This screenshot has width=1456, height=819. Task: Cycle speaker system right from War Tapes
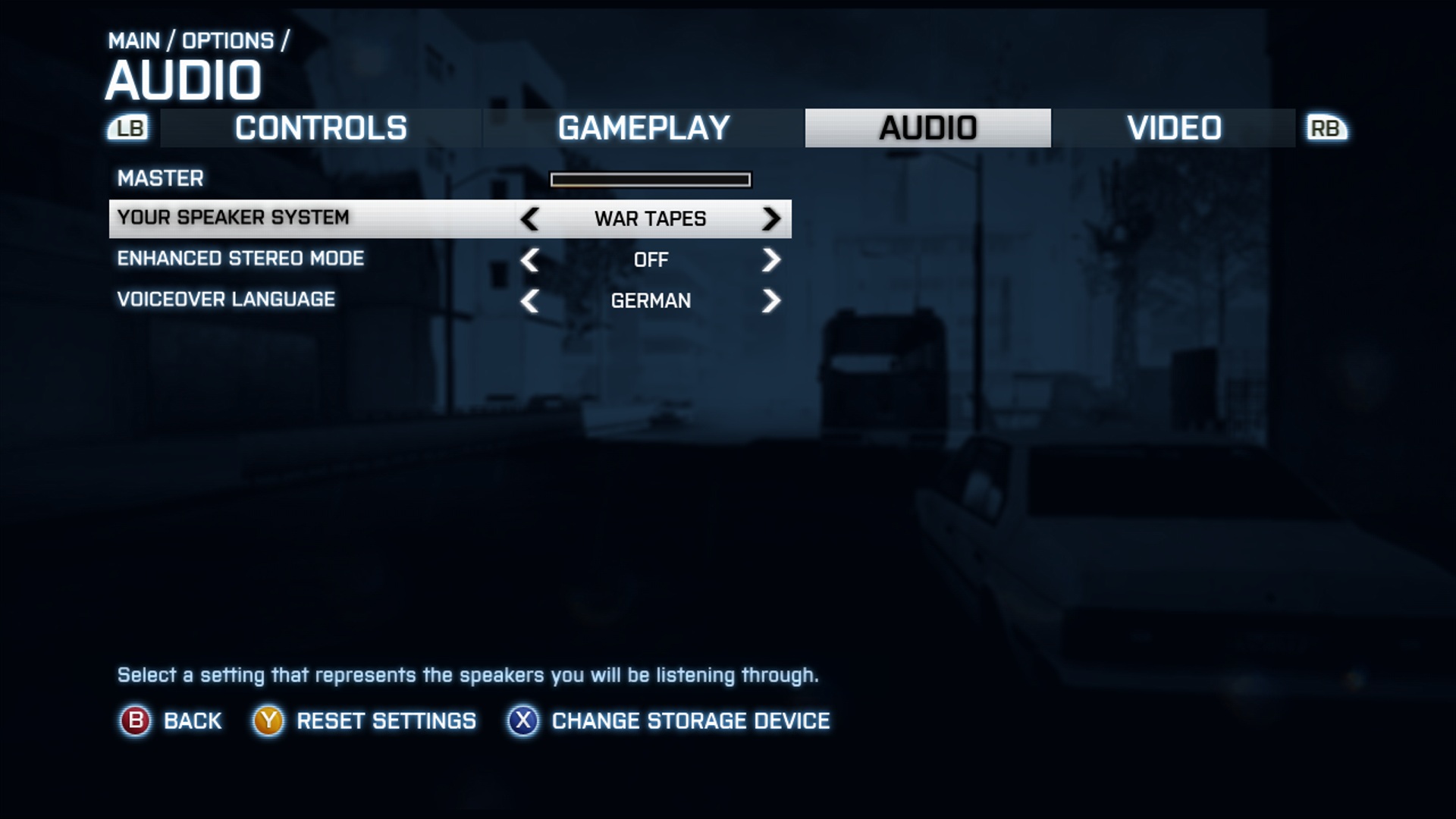coord(770,219)
